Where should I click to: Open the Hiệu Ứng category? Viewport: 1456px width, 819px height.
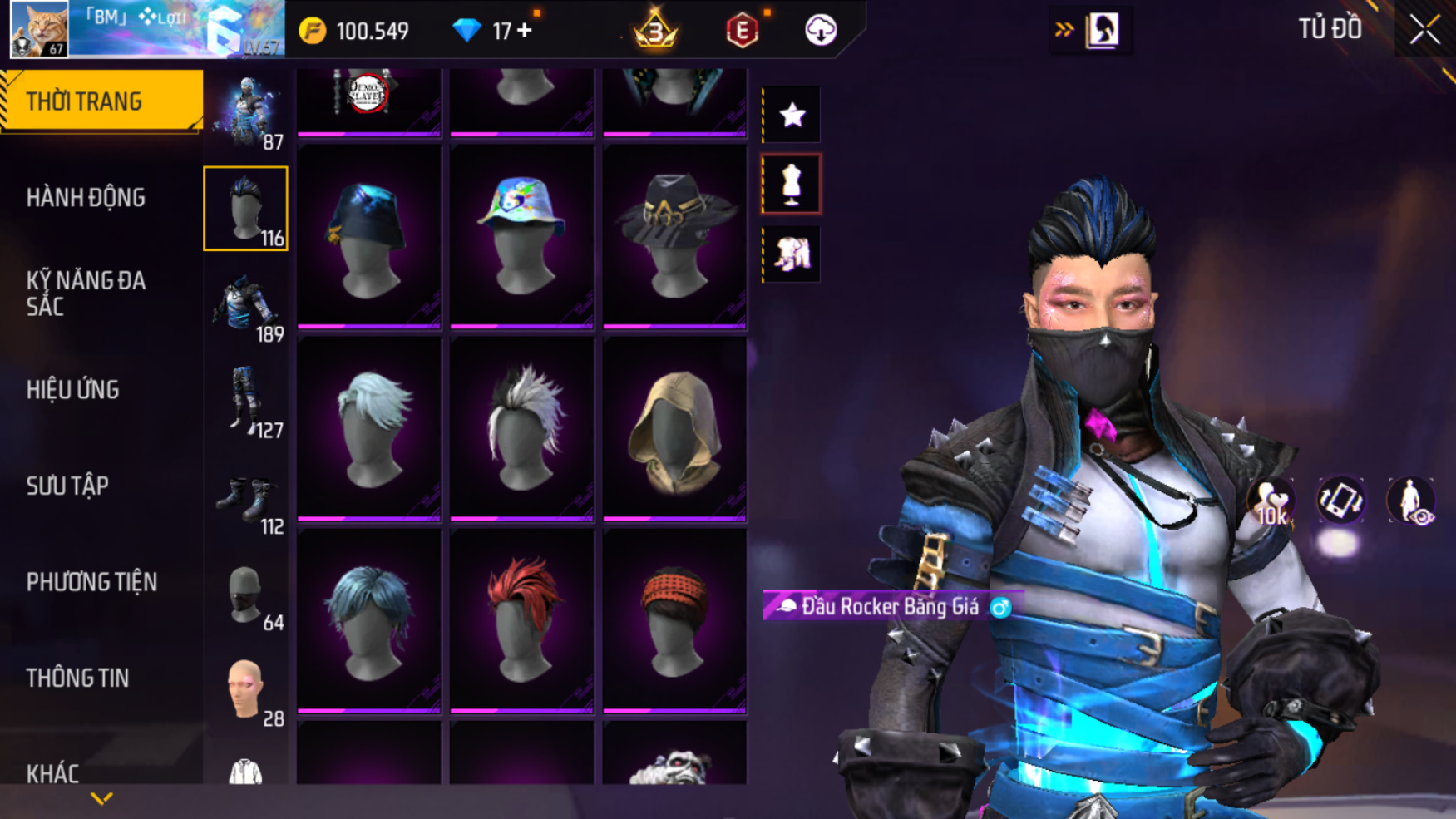coord(73,390)
